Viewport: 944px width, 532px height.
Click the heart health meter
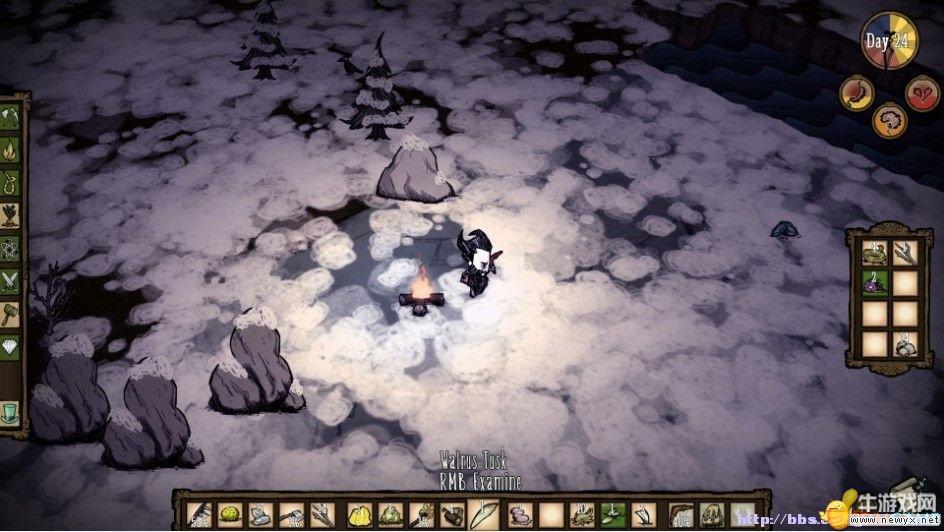click(922, 93)
